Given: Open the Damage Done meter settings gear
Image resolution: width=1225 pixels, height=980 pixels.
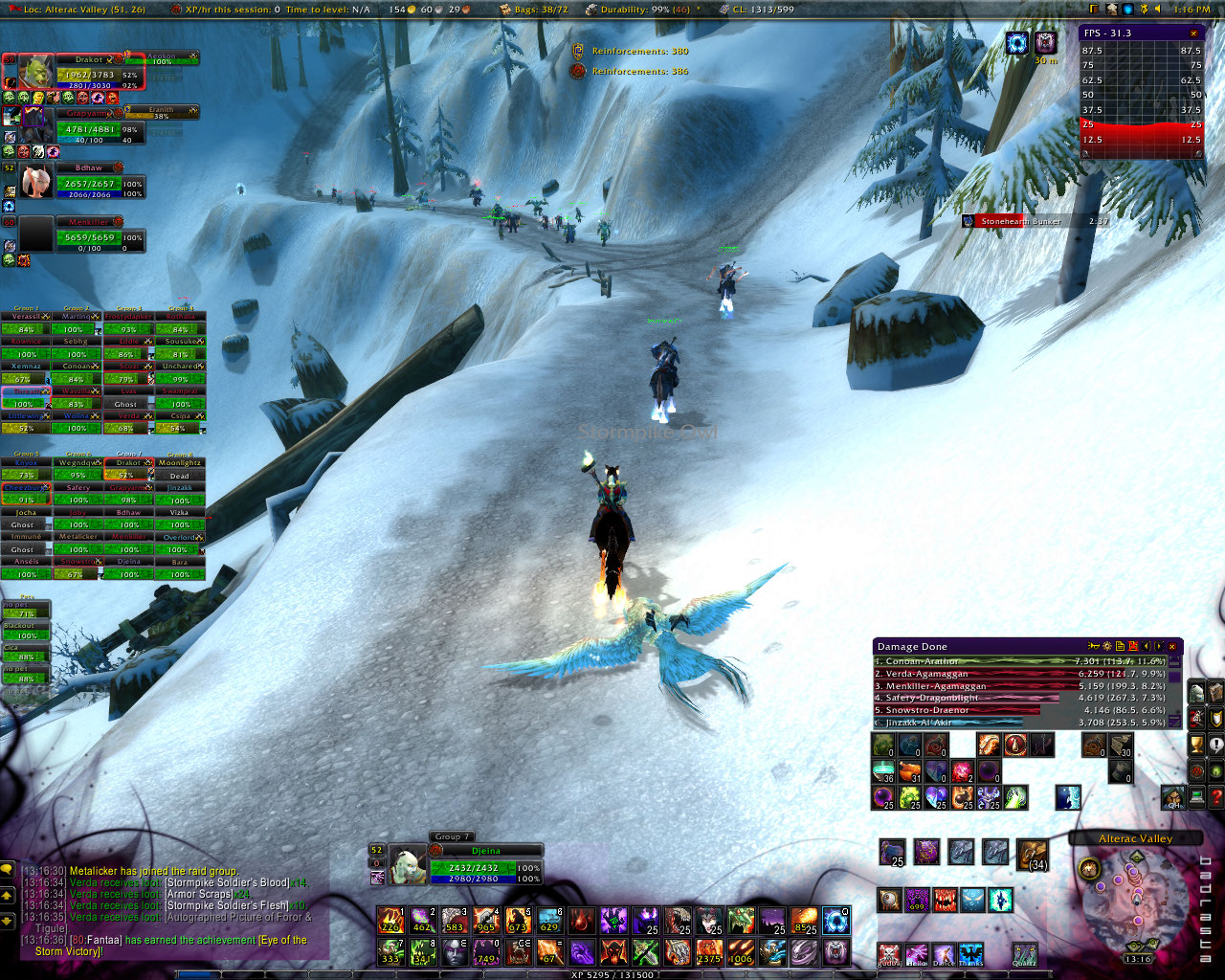Looking at the screenshot, I should tap(1107, 647).
